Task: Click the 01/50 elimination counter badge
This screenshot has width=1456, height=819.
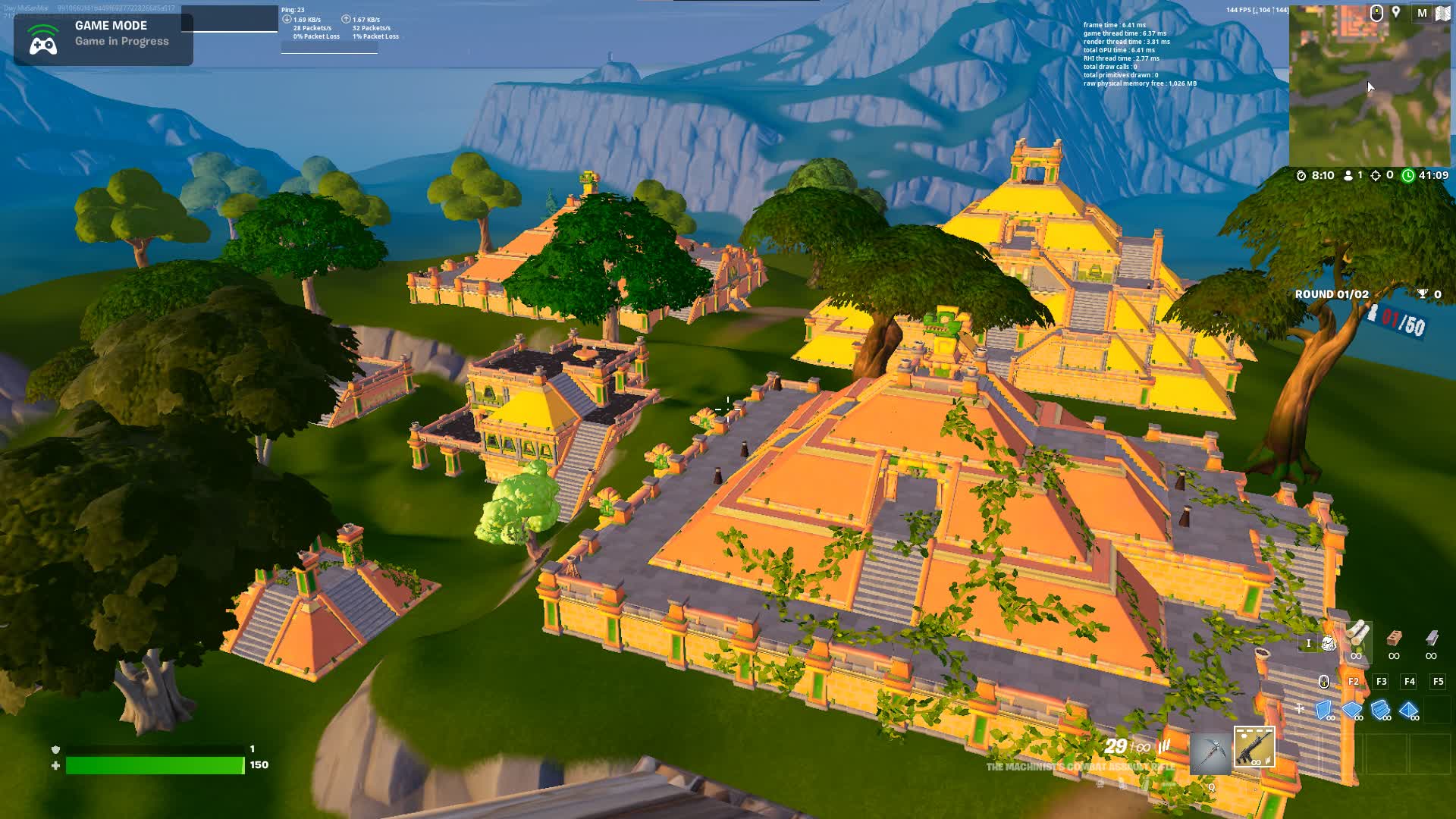Action: pos(1397,319)
